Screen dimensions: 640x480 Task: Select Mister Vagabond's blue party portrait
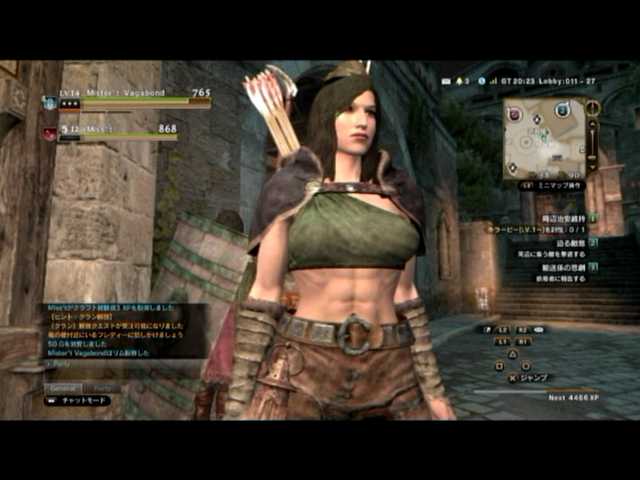point(50,102)
